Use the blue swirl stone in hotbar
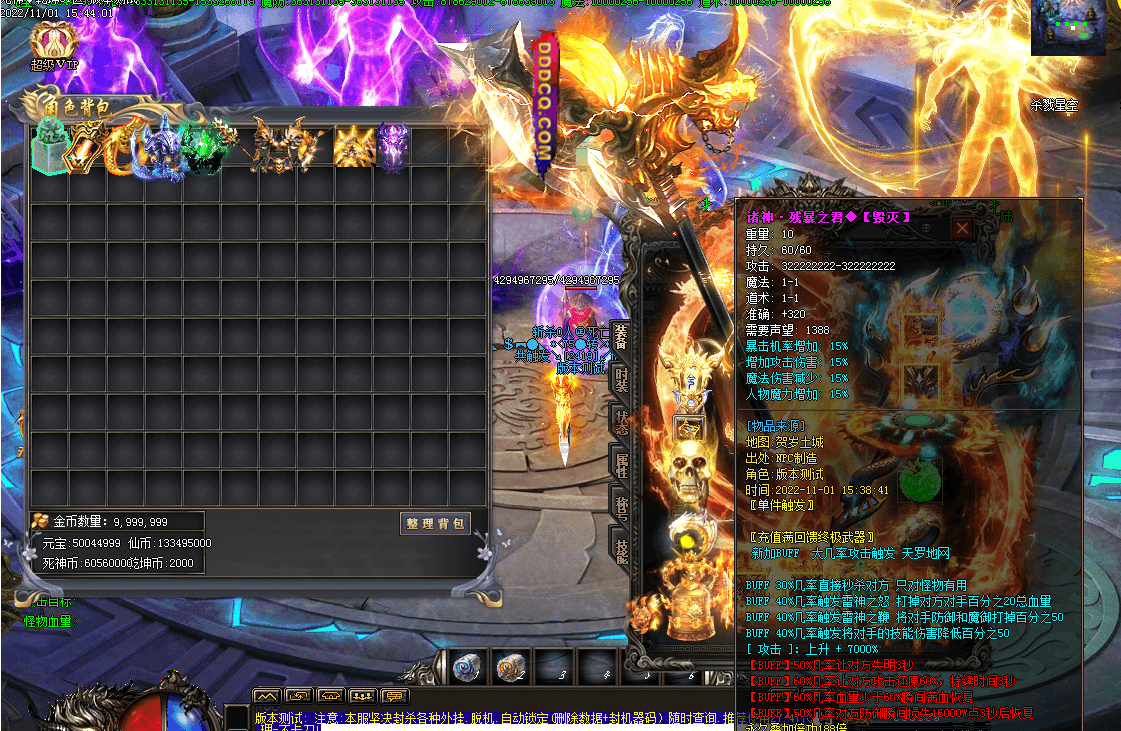The image size is (1121, 731). click(467, 668)
